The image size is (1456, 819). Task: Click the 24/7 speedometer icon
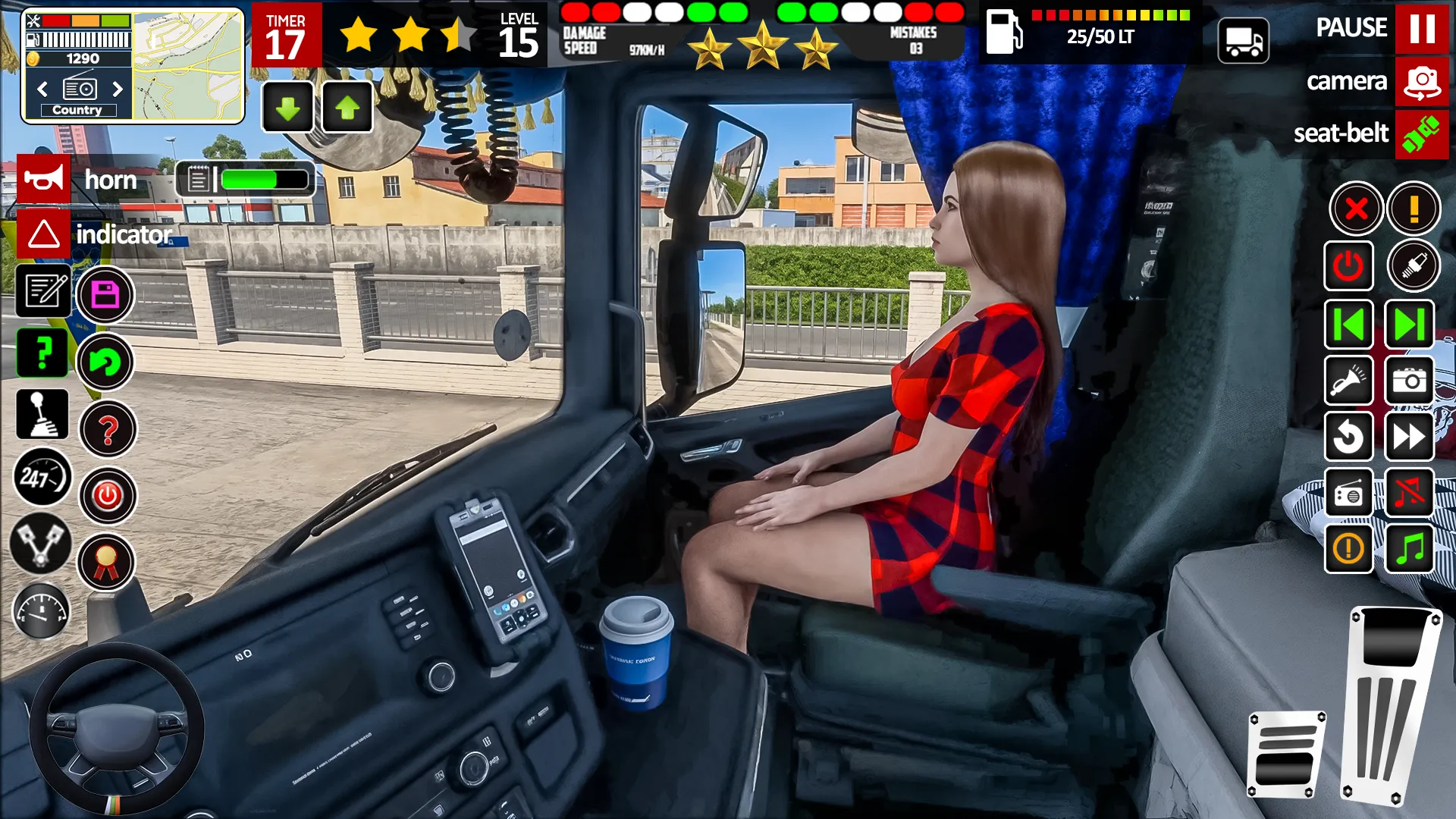42,478
